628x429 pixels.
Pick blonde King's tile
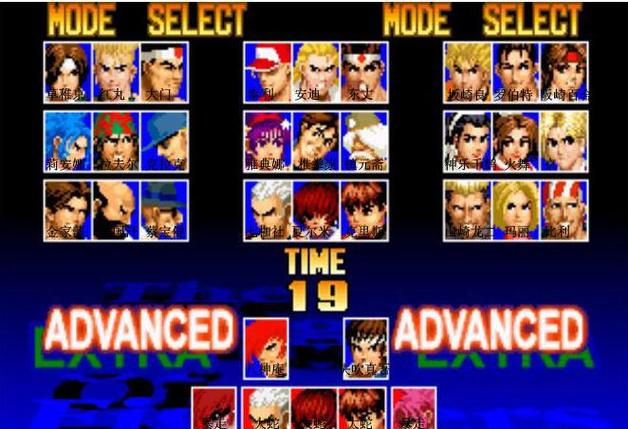pos(565,140)
